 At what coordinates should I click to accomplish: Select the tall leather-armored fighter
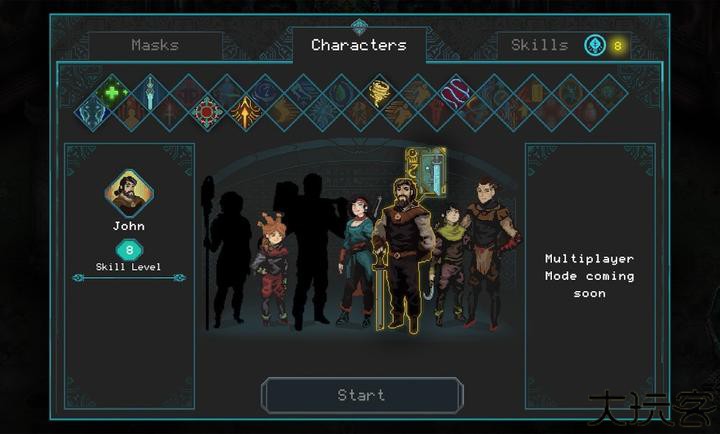(490, 250)
